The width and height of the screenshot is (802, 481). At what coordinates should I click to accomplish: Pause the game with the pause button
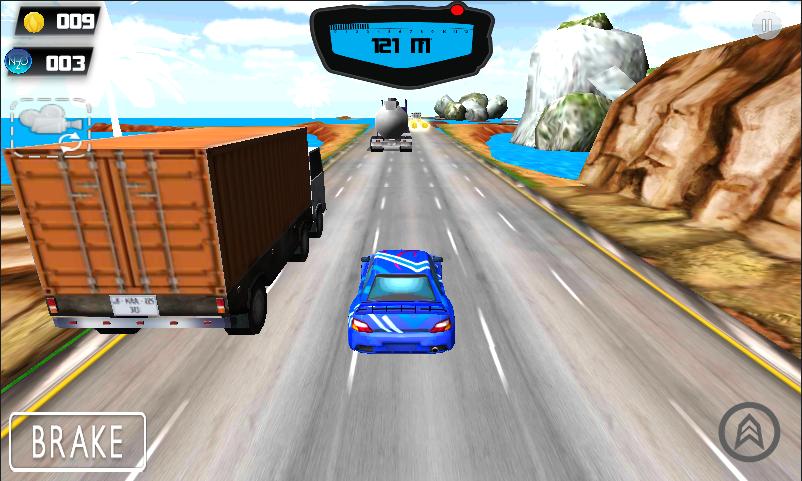pos(767,26)
